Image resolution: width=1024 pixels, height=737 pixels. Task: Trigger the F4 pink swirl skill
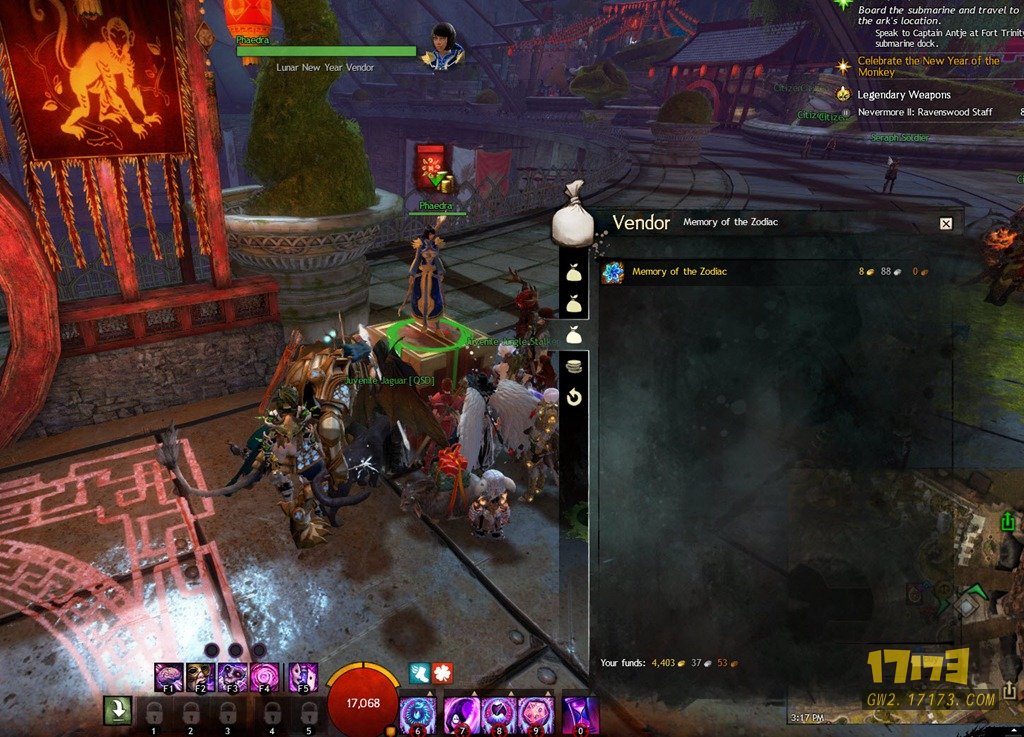click(265, 677)
